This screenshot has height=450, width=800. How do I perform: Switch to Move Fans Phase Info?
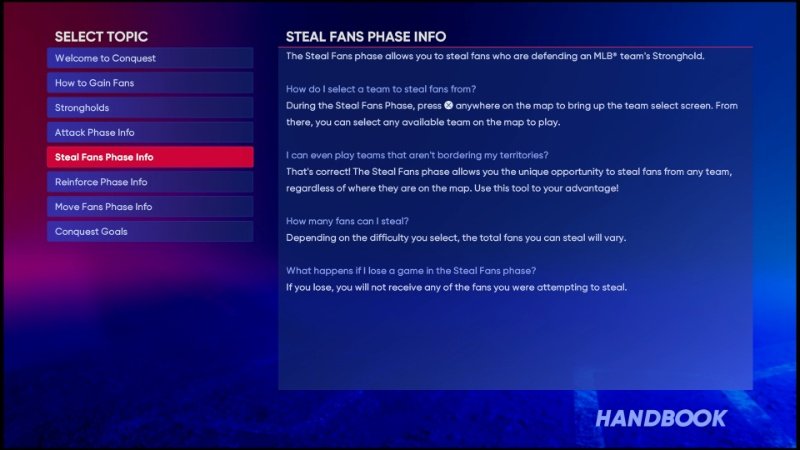[150, 207]
